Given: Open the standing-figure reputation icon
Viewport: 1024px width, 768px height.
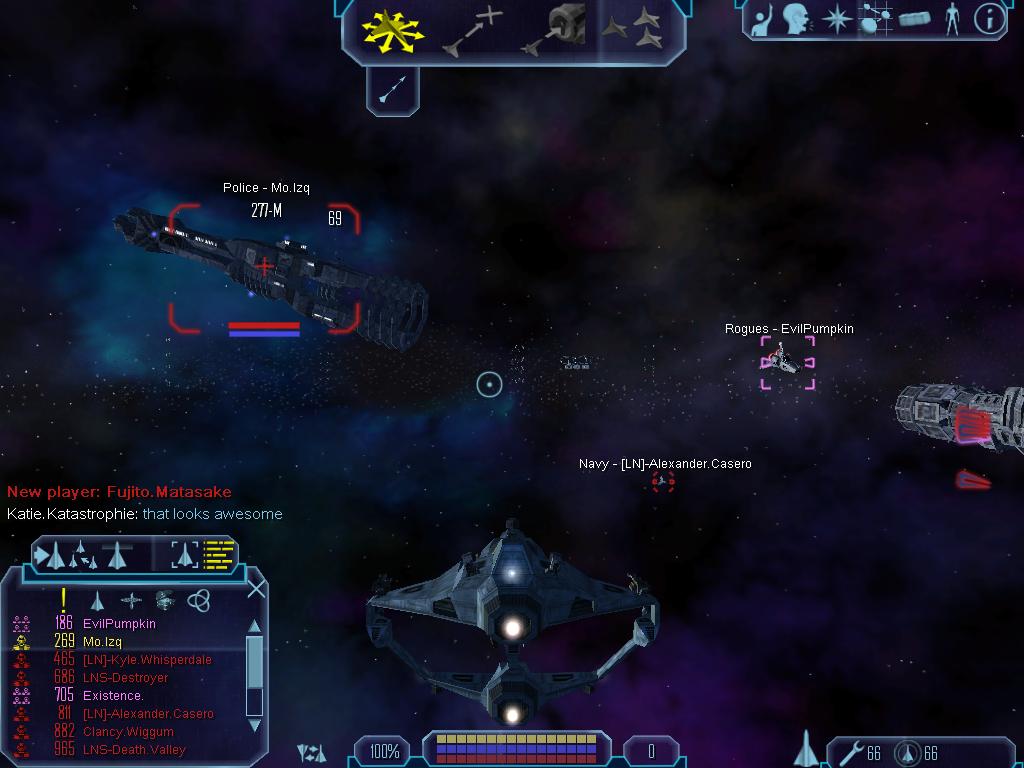Looking at the screenshot, I should (x=952, y=19).
